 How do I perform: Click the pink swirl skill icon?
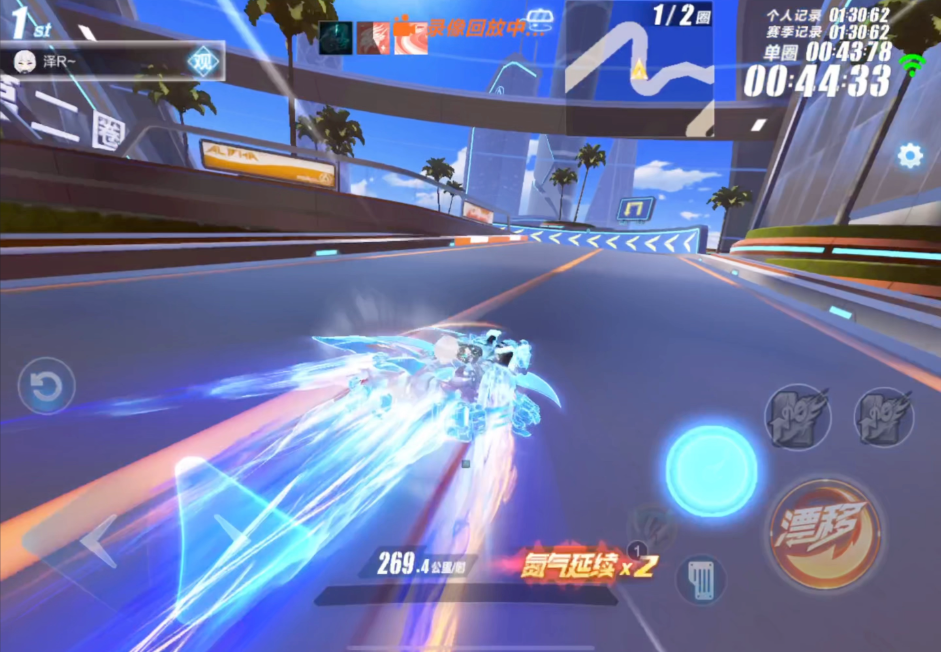click(410, 38)
